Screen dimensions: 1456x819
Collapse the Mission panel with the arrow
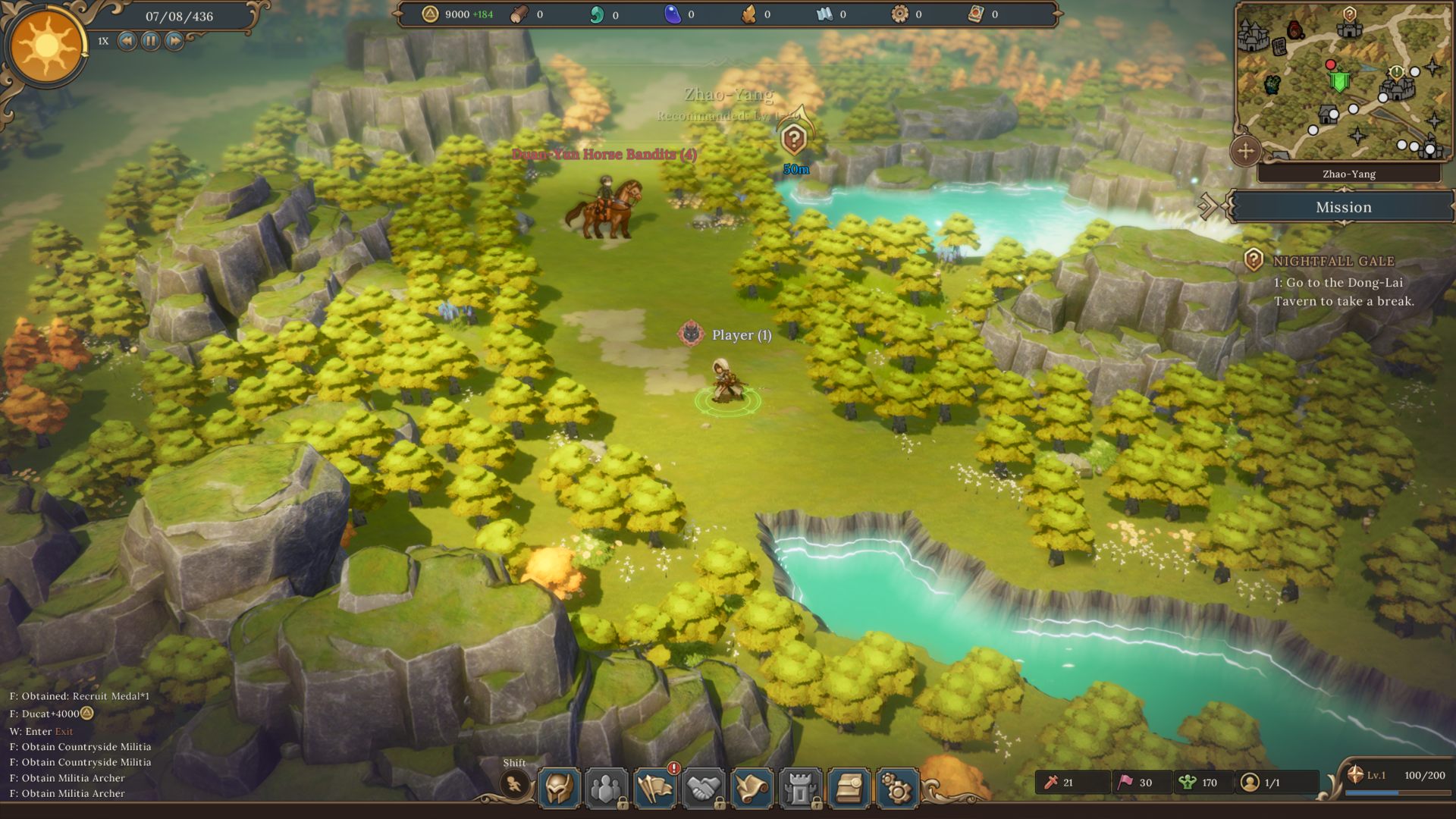(x=1207, y=206)
